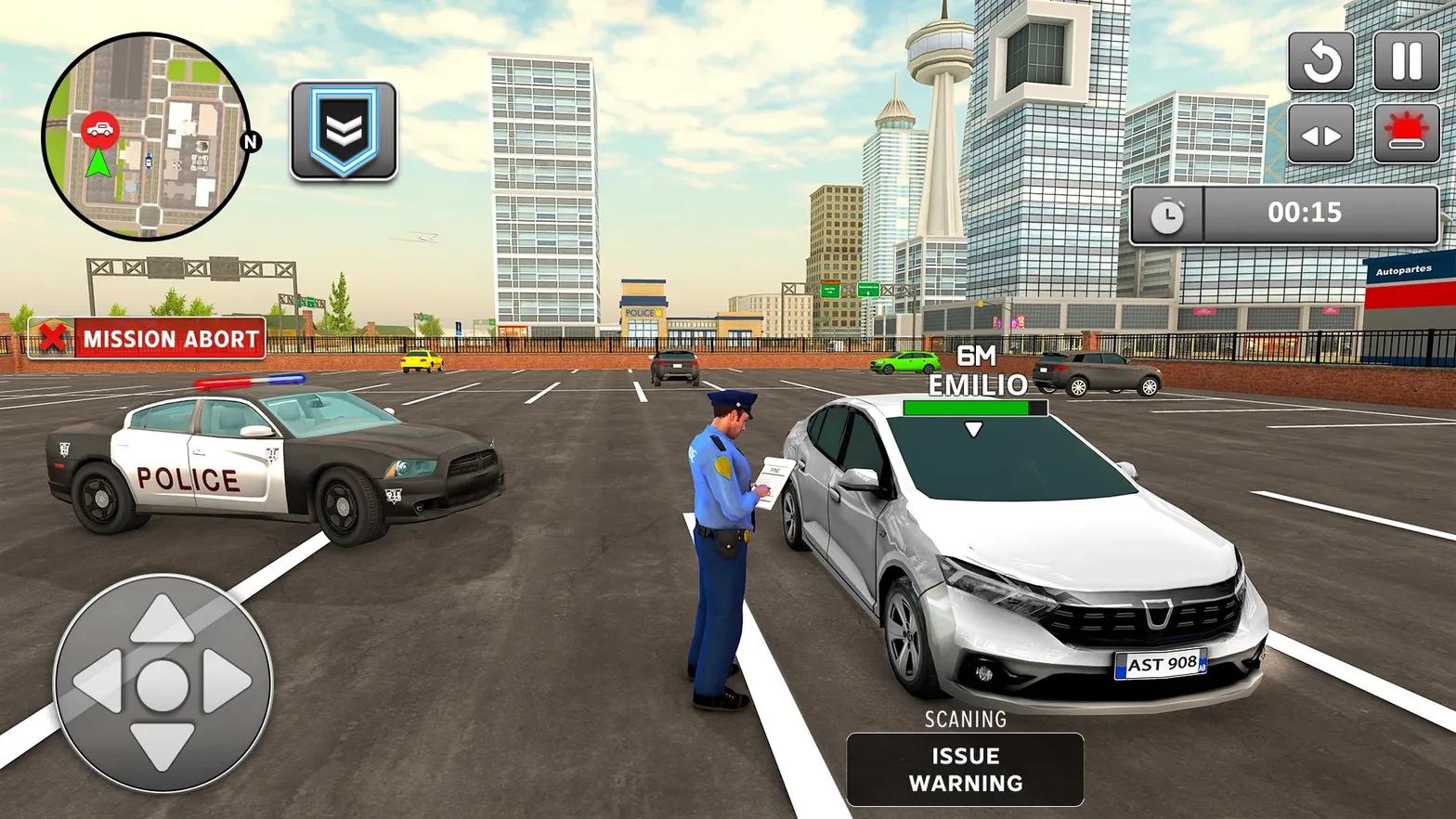Screen dimensions: 1456x819
Task: Click the stopwatch icon next to the timer
Action: tap(1168, 214)
